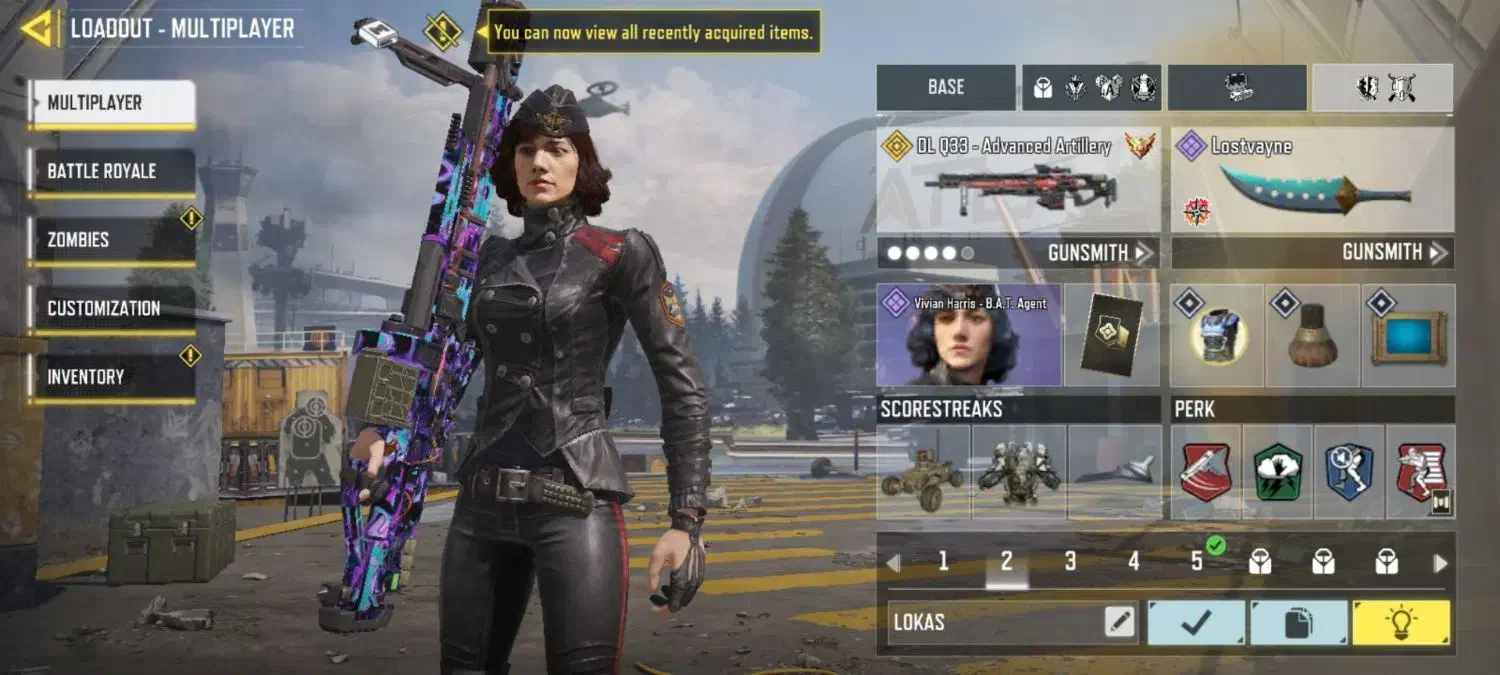This screenshot has height=675, width=1500.
Task: Switch to the BASE tab
Action: 945,88
